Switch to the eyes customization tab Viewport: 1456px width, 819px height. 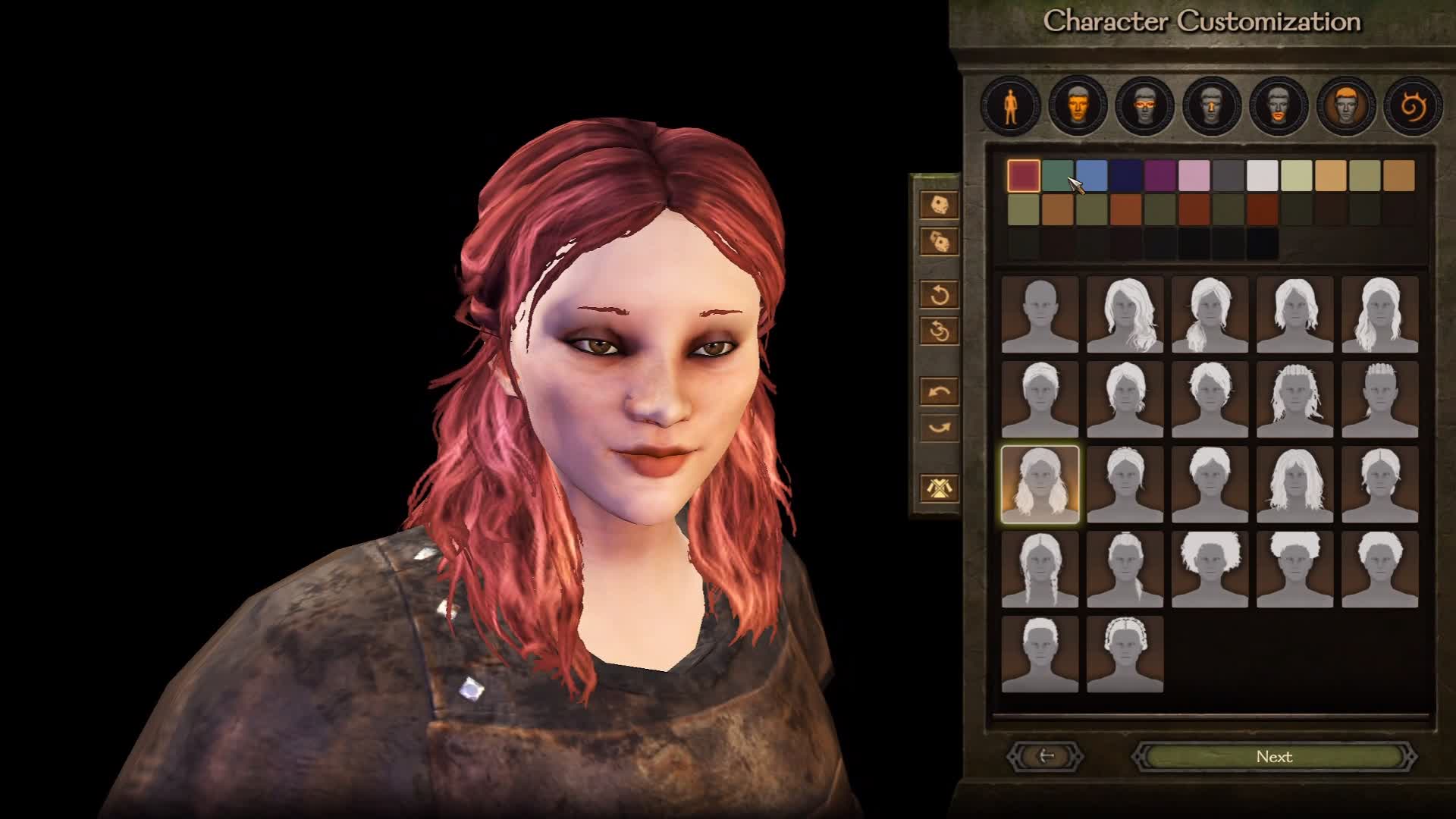pyautogui.click(x=1144, y=106)
